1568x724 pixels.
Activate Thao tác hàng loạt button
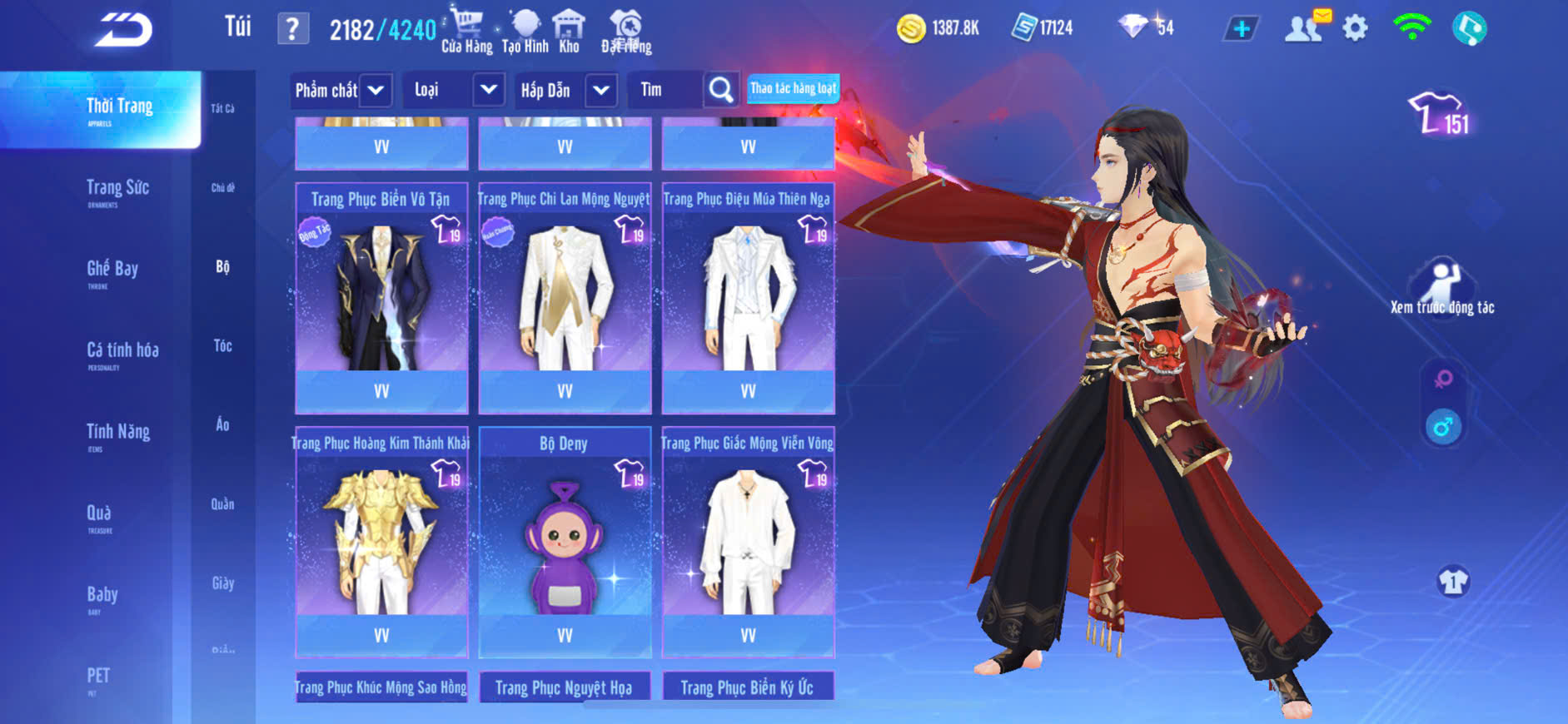(x=793, y=88)
